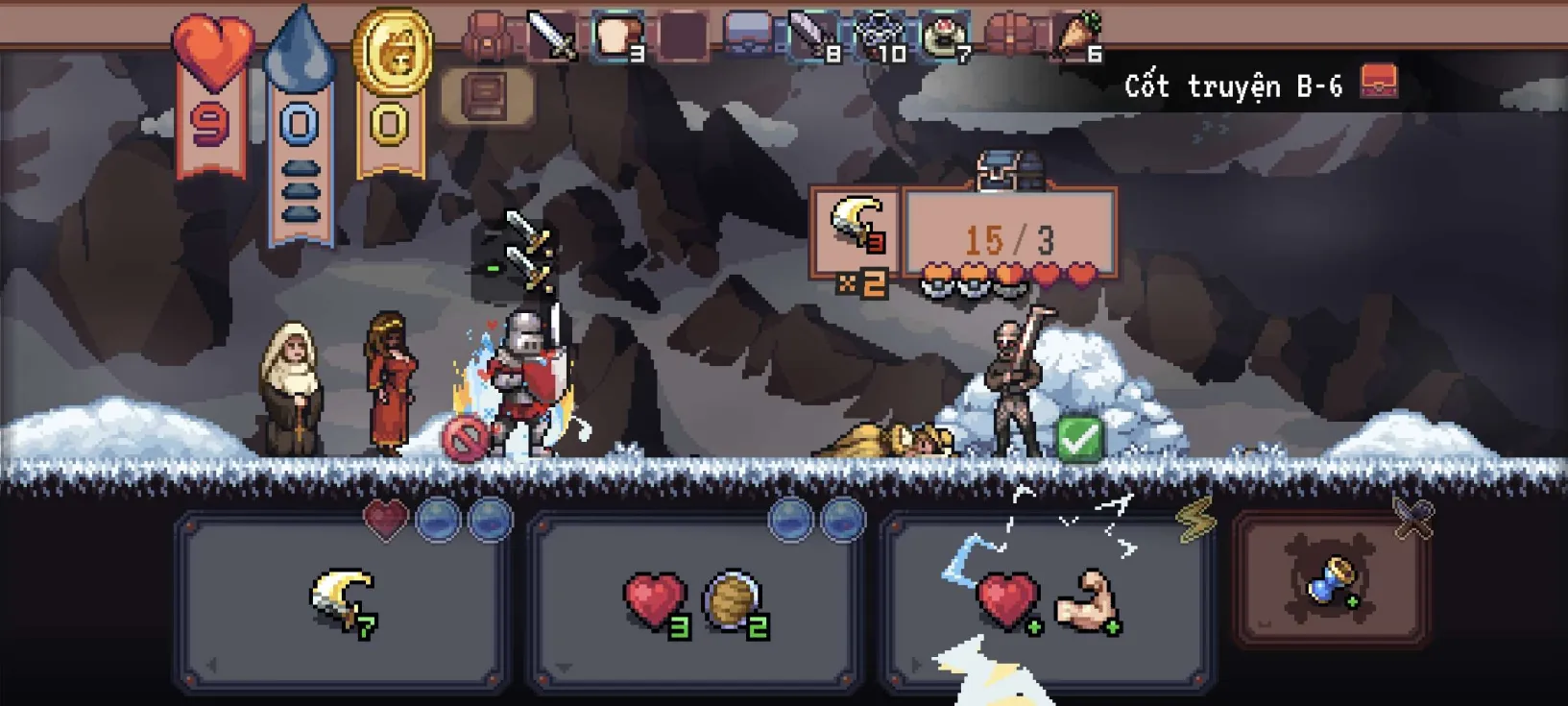
Task: Open the journal book button
Action: [x=487, y=96]
